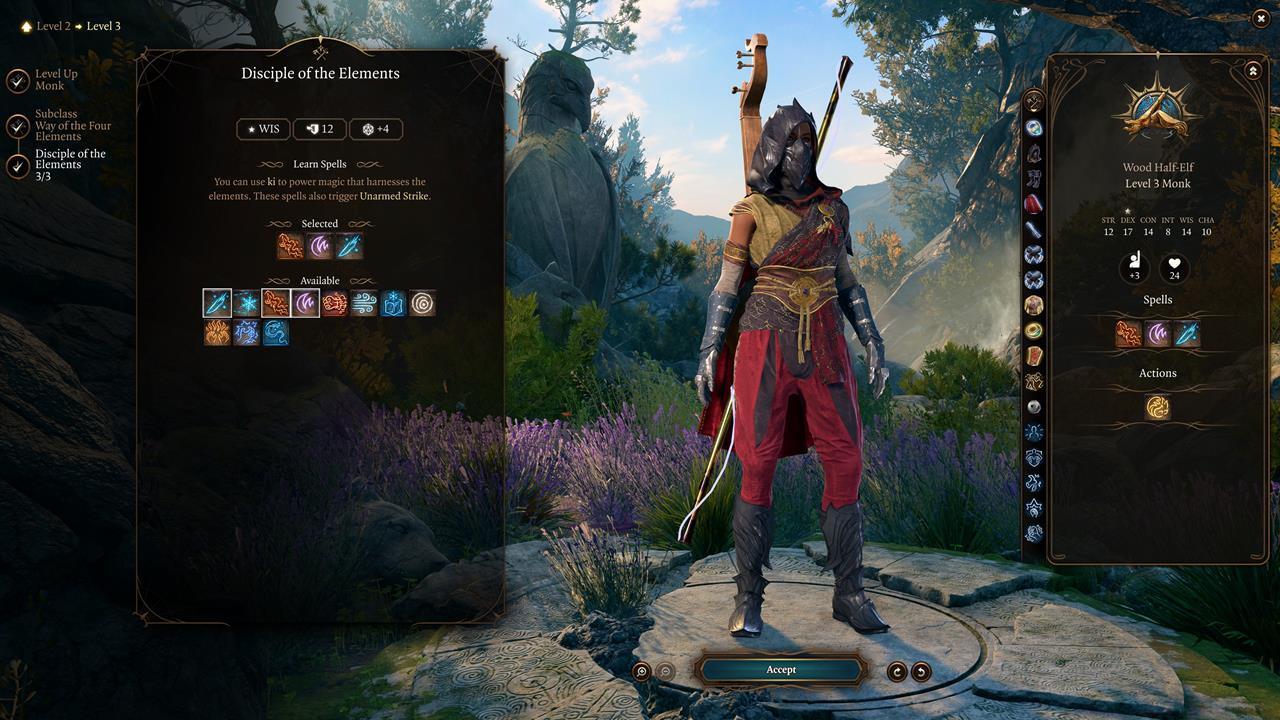Pick the orange fist spell under Available
Screen dimensions: 1280x720
coord(334,303)
